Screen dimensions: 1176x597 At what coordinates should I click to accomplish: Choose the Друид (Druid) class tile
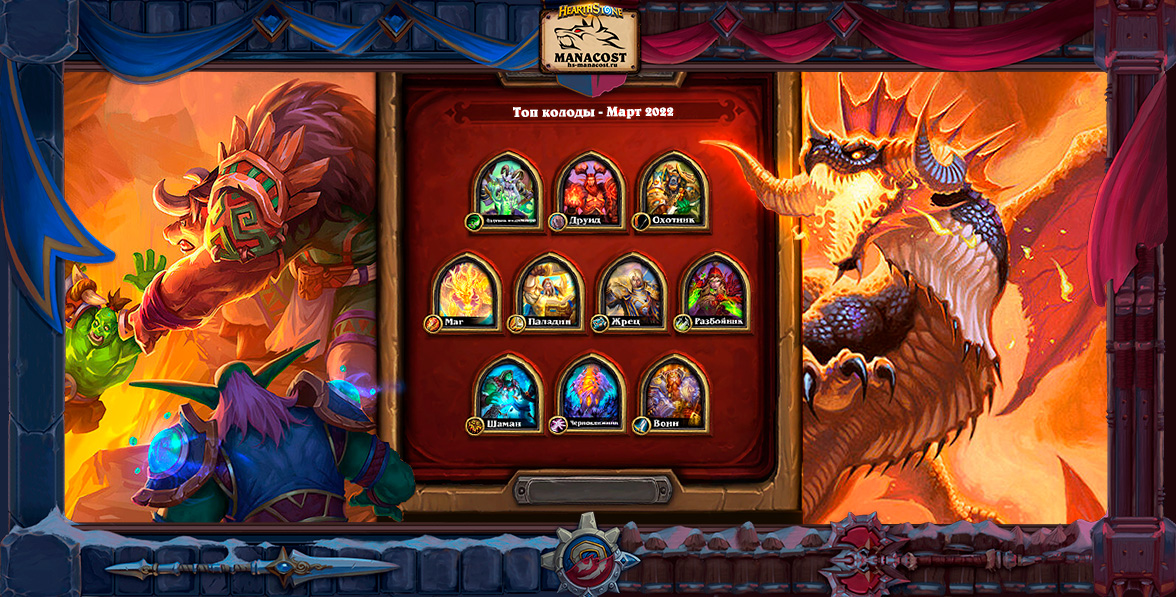[x=590, y=190]
